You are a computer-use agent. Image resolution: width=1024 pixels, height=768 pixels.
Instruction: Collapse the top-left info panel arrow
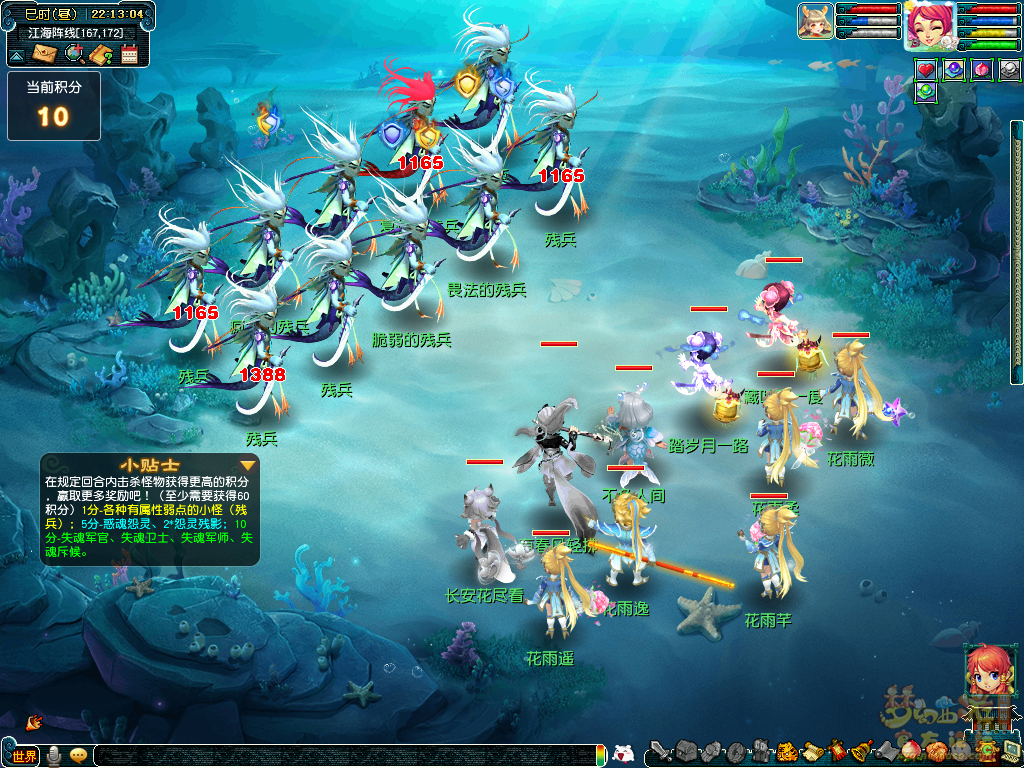point(15,54)
